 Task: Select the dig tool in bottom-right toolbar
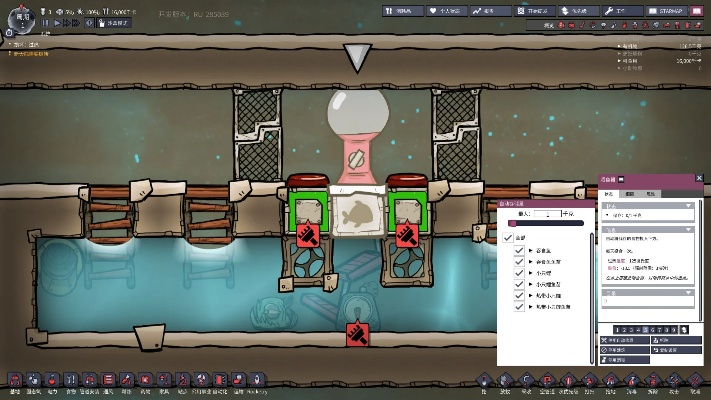click(x=482, y=380)
